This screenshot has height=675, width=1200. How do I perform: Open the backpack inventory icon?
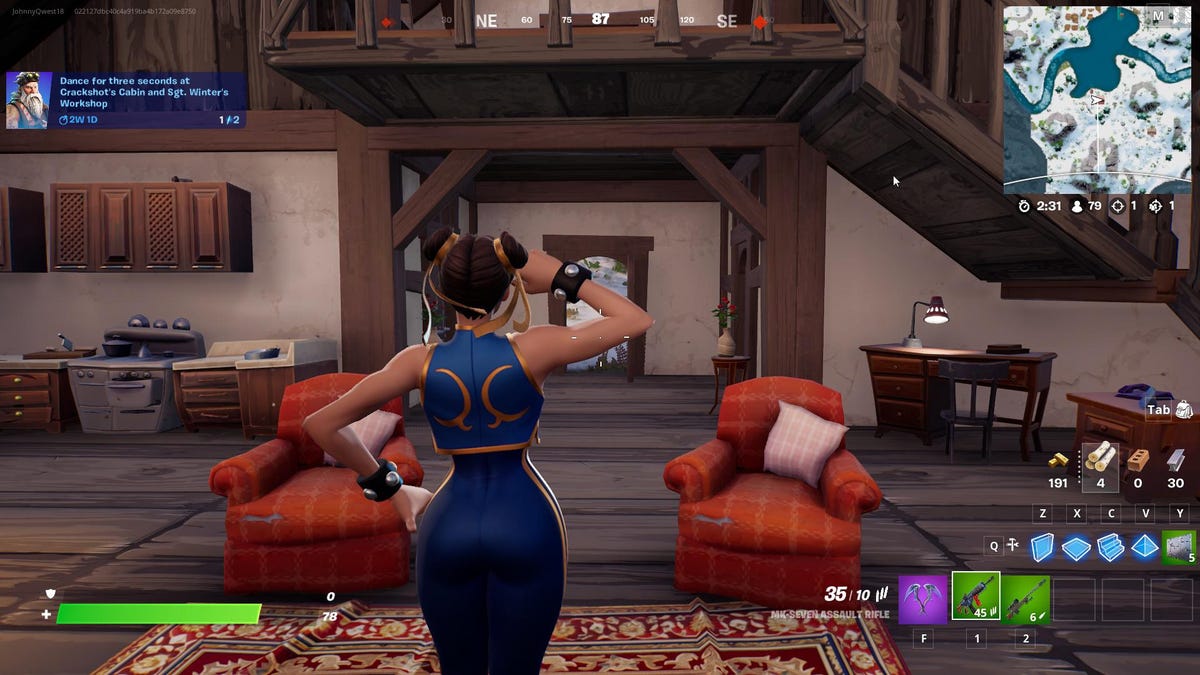(x=1184, y=409)
